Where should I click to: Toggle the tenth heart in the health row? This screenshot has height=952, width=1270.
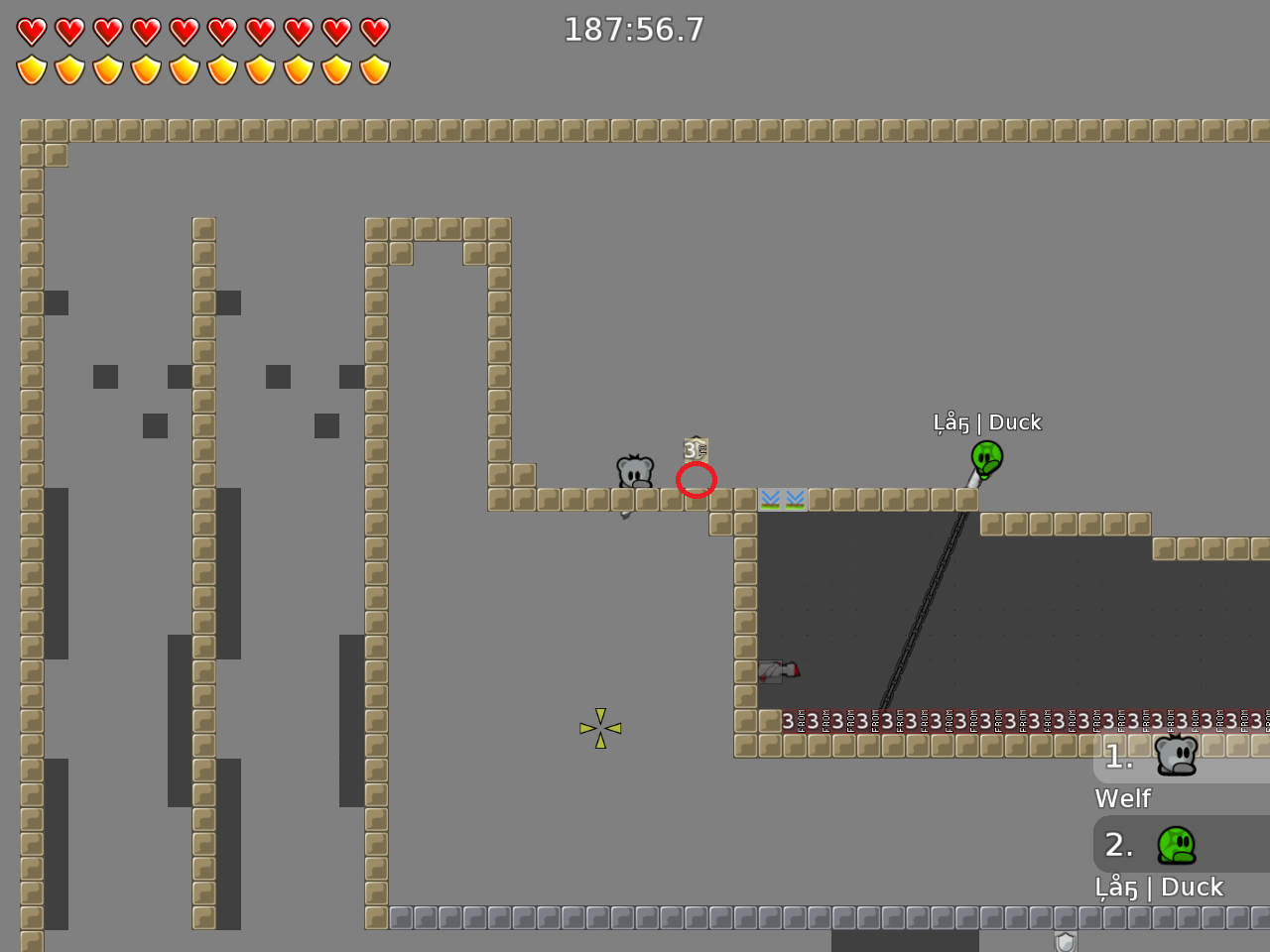coord(374,30)
